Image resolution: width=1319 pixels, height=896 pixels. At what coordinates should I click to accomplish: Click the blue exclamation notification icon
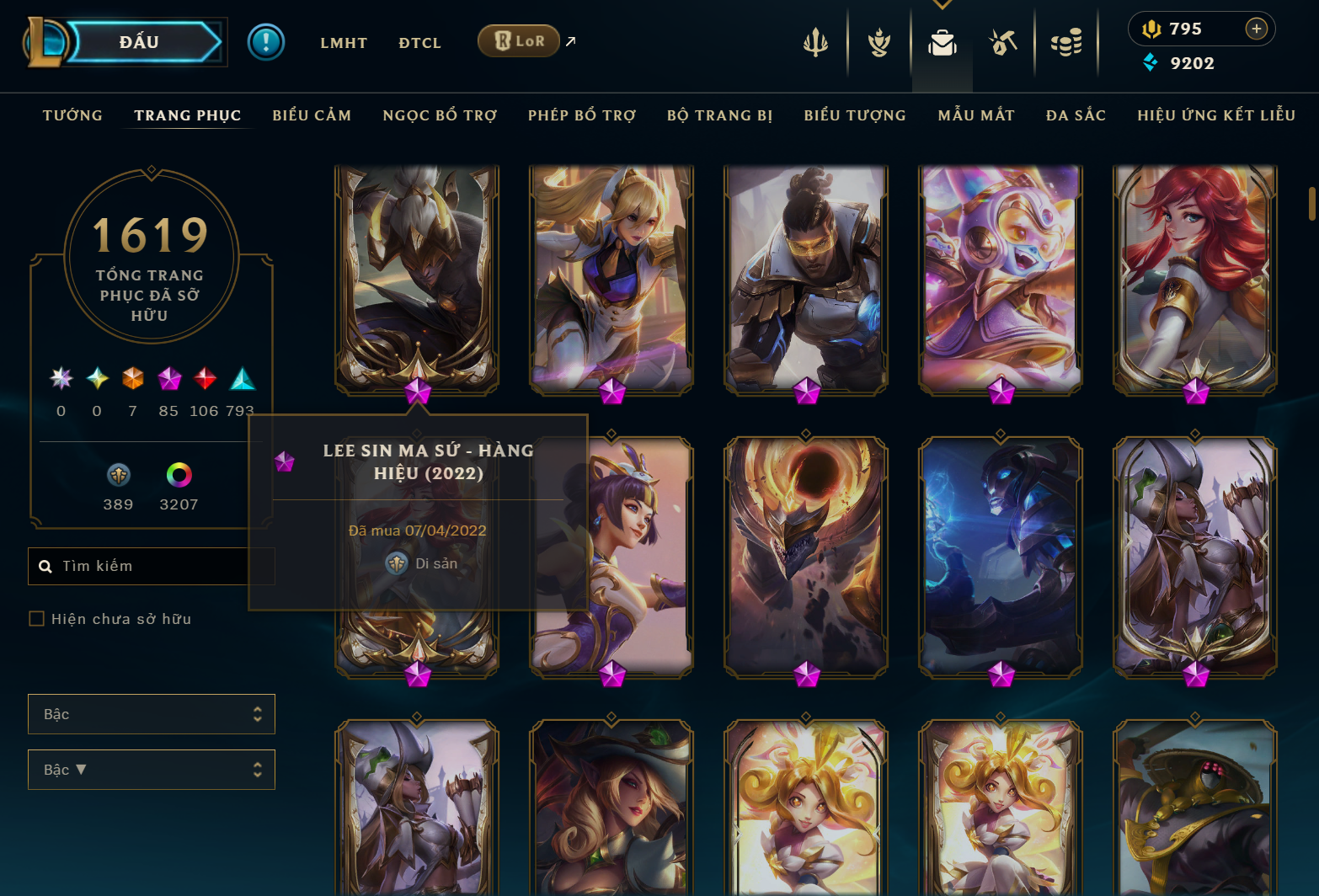[266, 41]
